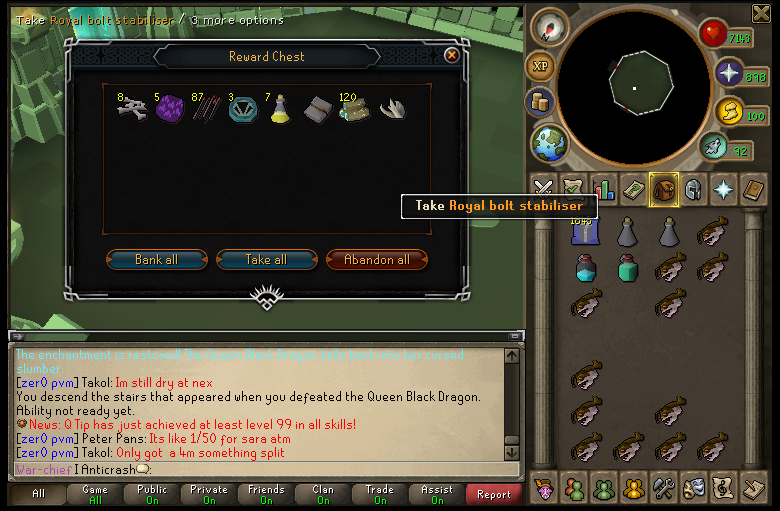Switch to the skills bar-chart tab
780x511 pixels.
[603, 188]
